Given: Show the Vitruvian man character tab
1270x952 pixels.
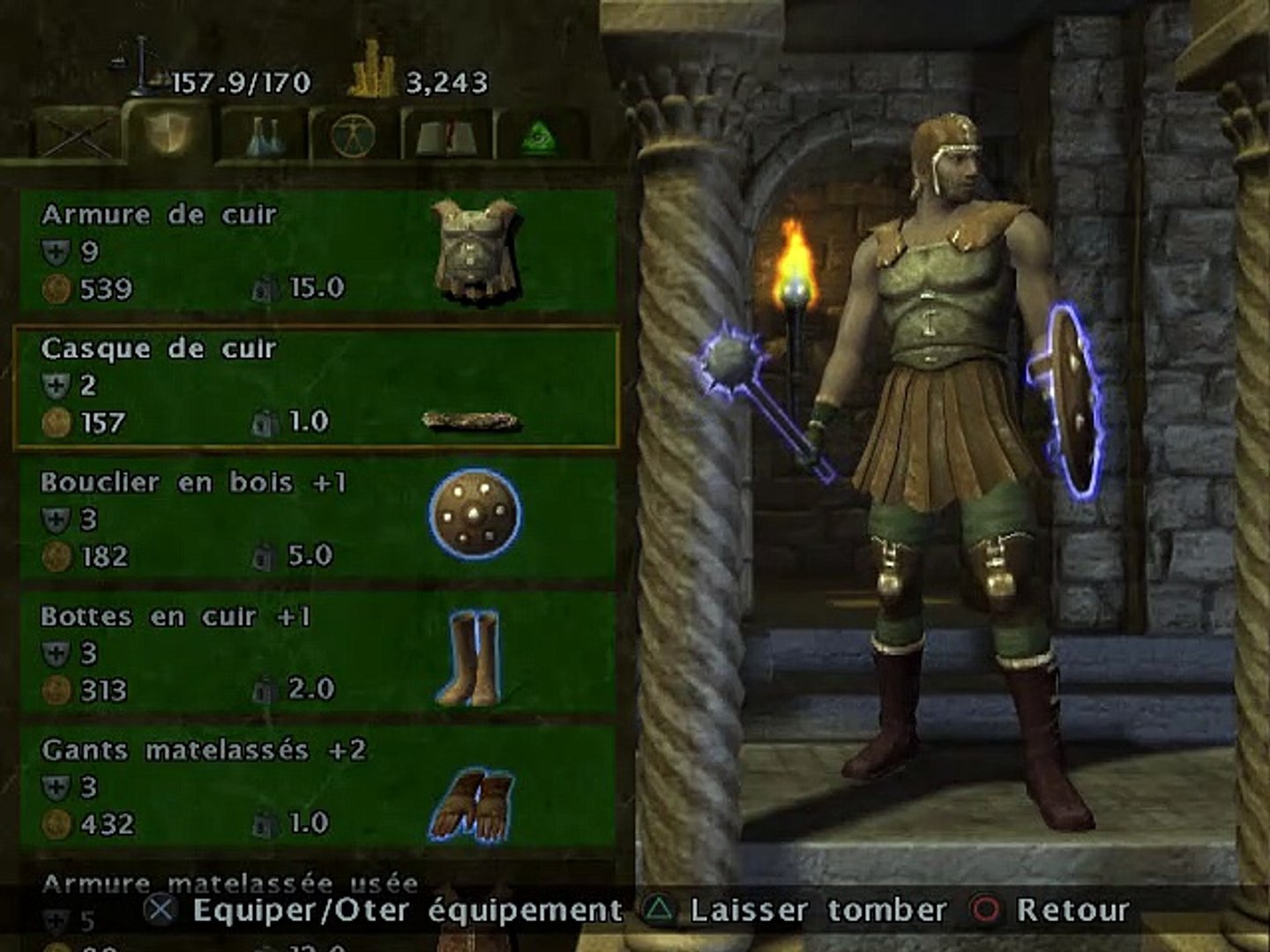Looking at the screenshot, I should click(x=354, y=137).
